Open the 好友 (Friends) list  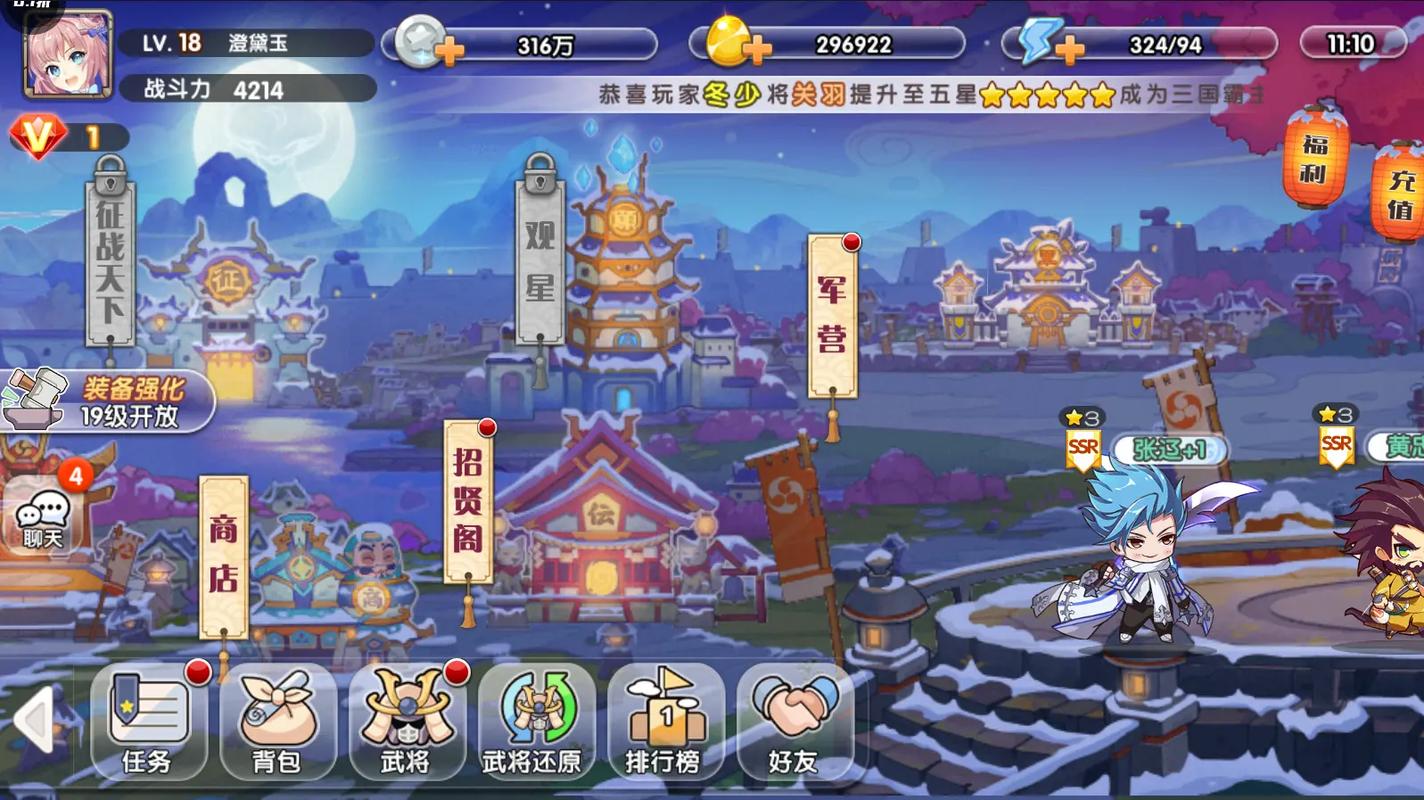[x=795, y=720]
